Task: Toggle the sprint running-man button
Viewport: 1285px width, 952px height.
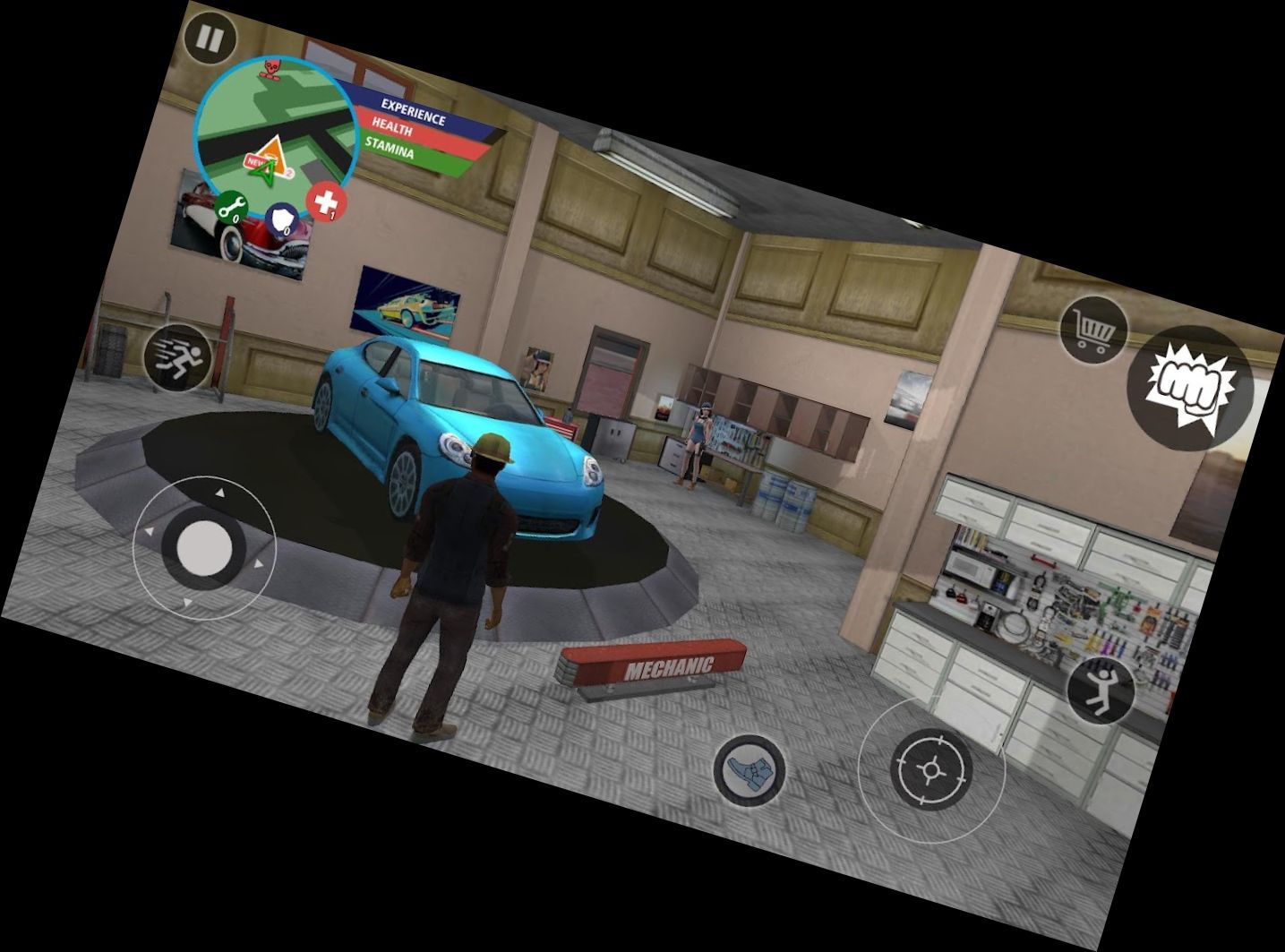Action: (179, 358)
